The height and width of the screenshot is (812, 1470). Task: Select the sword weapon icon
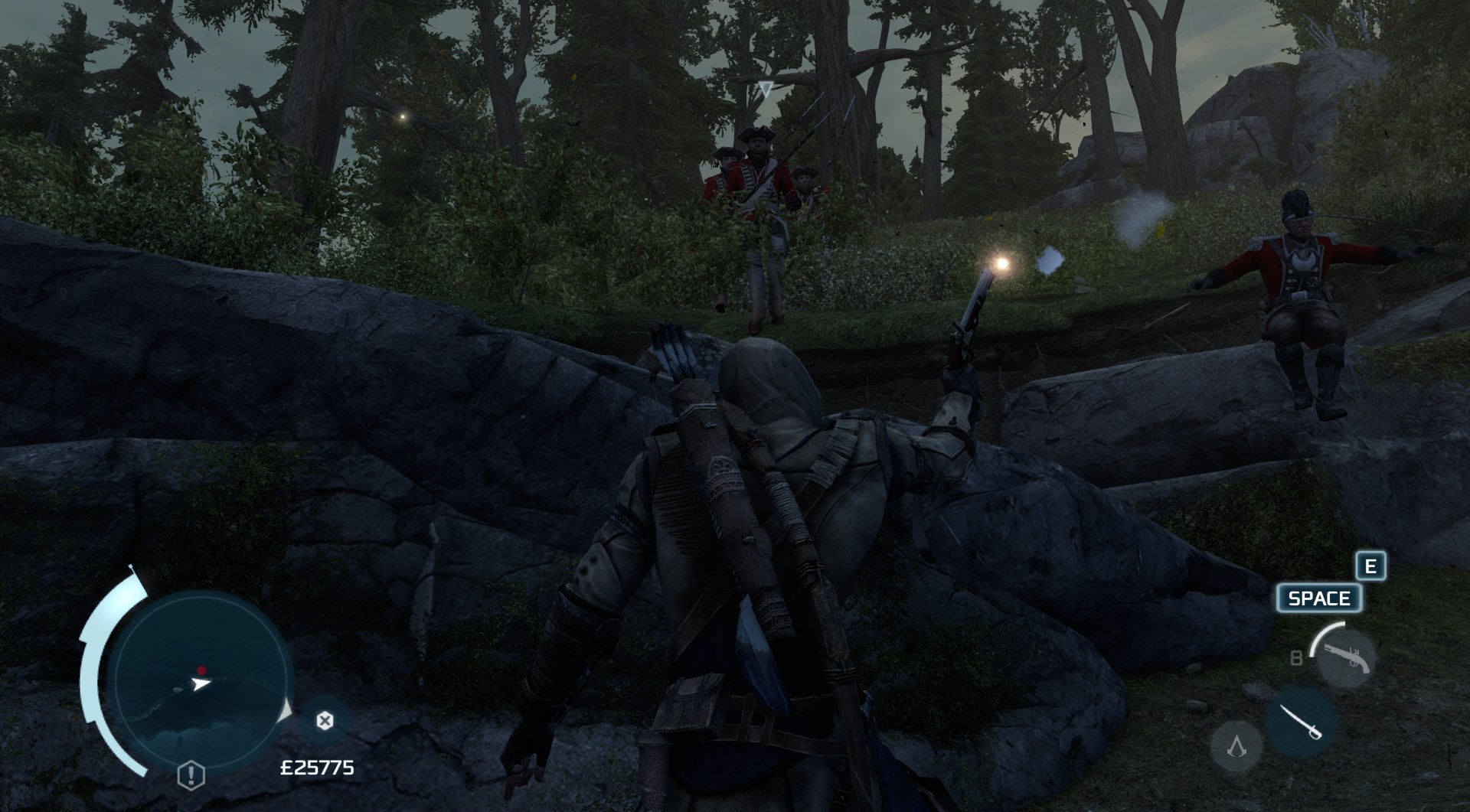[x=1302, y=722]
